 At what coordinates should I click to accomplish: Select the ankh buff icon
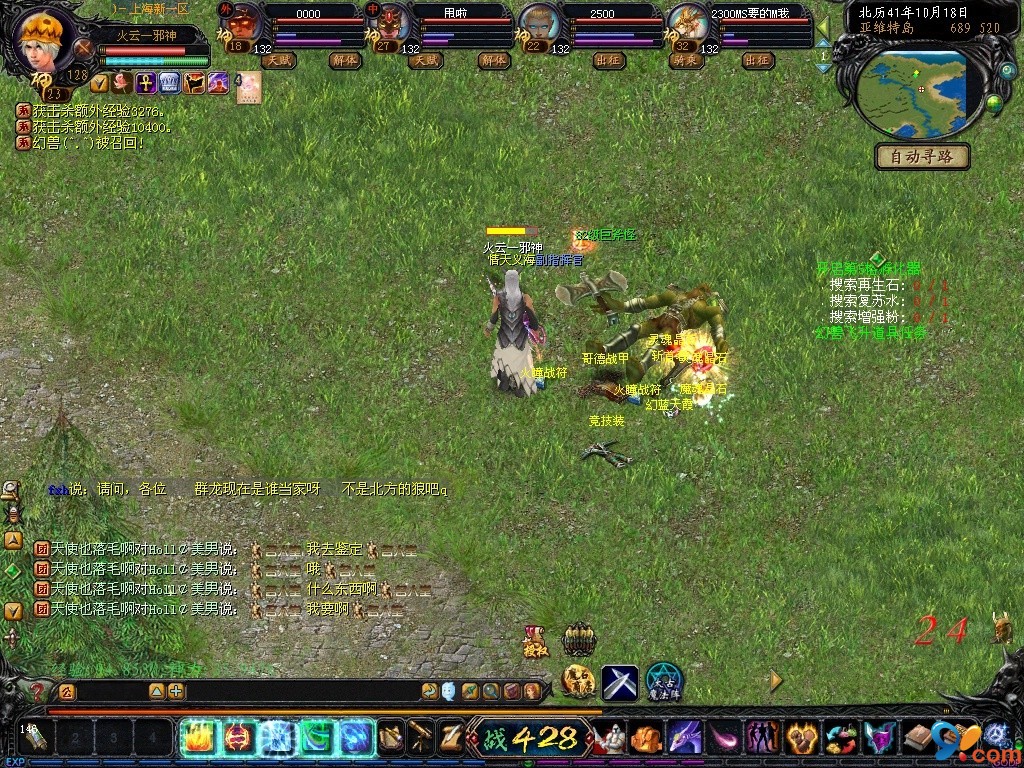point(145,82)
